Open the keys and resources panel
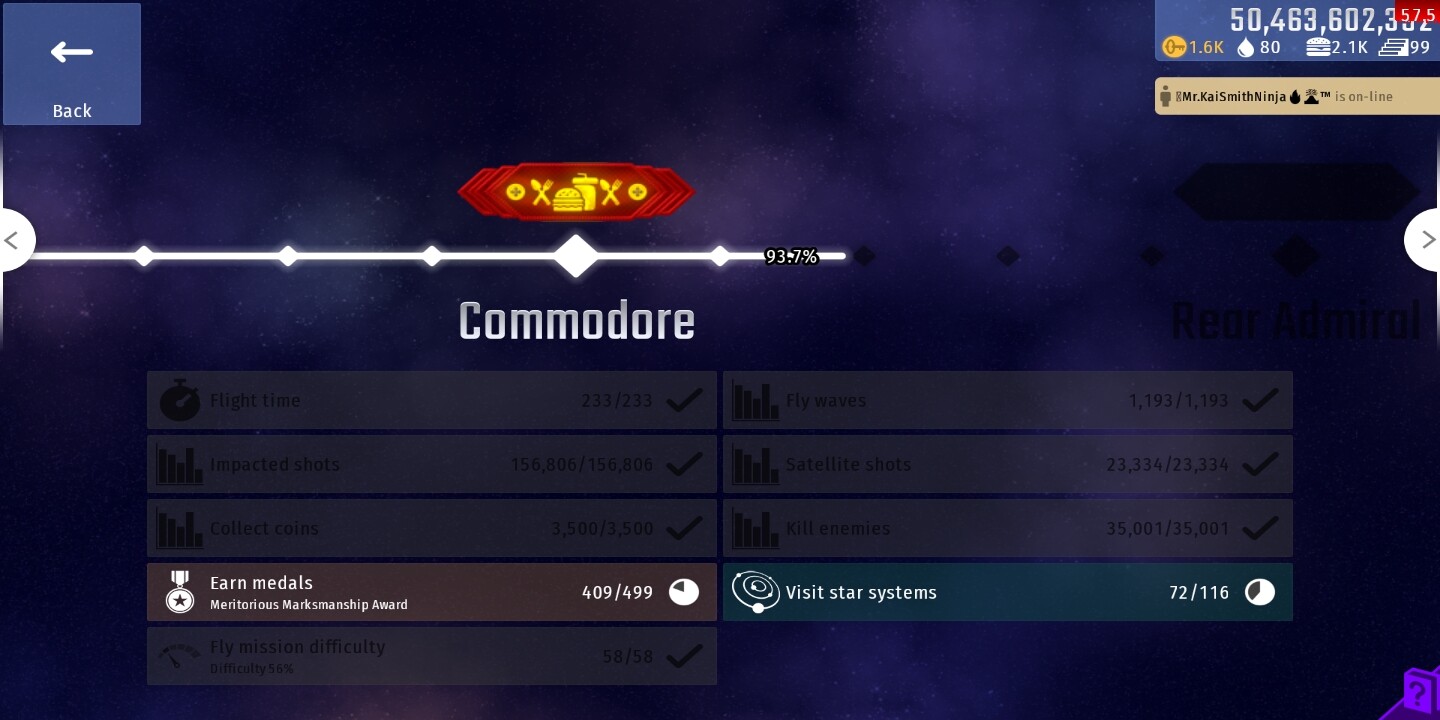This screenshot has height=720, width=1440. (x=1296, y=32)
